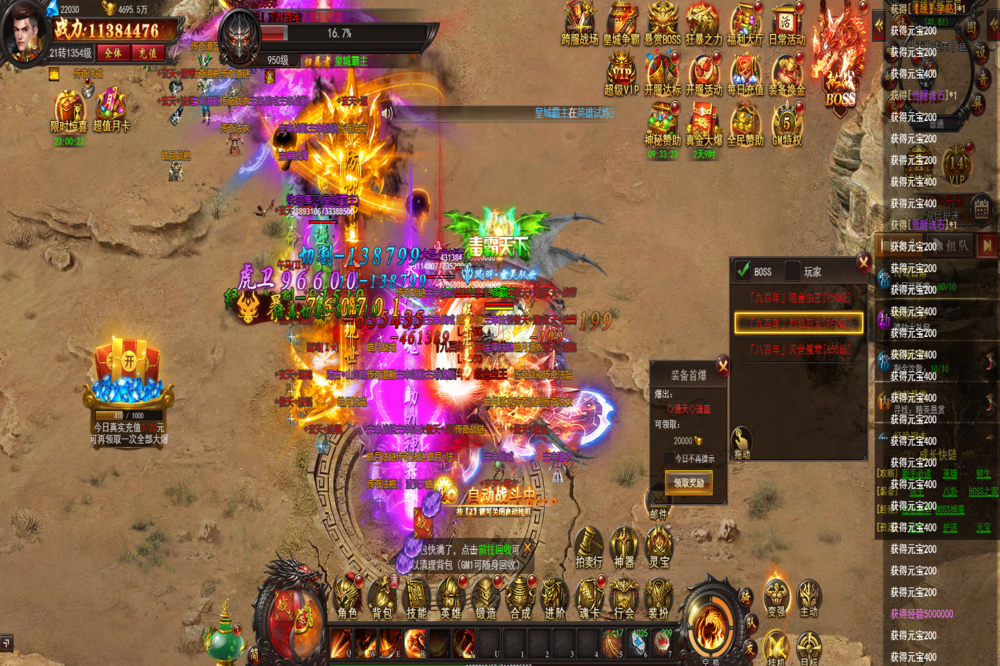Open the 背包 bag menu
1000x666 pixels.
(x=382, y=597)
